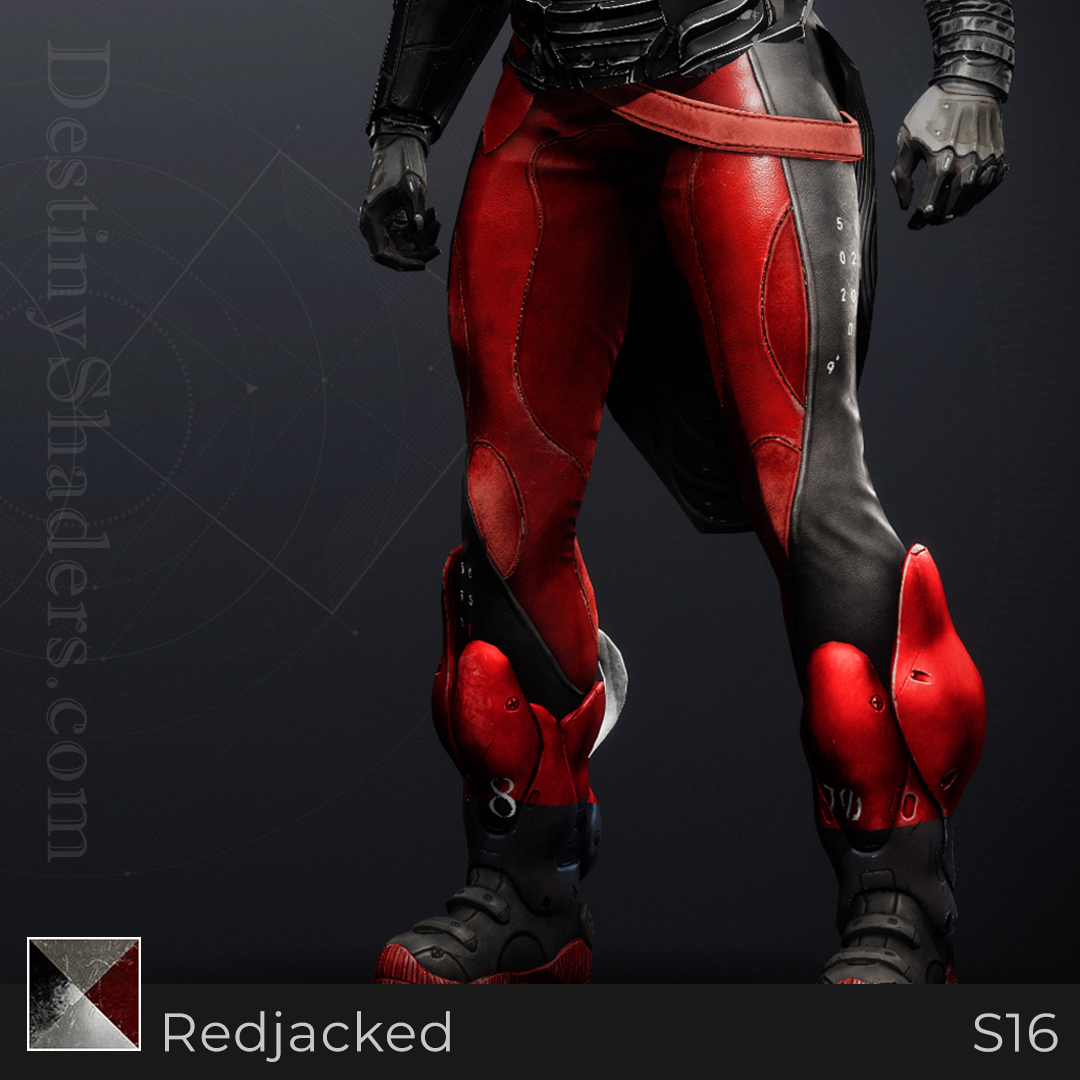Image resolution: width=1080 pixels, height=1080 pixels.
Task: Select the Redjacked shader icon
Action: (84, 993)
